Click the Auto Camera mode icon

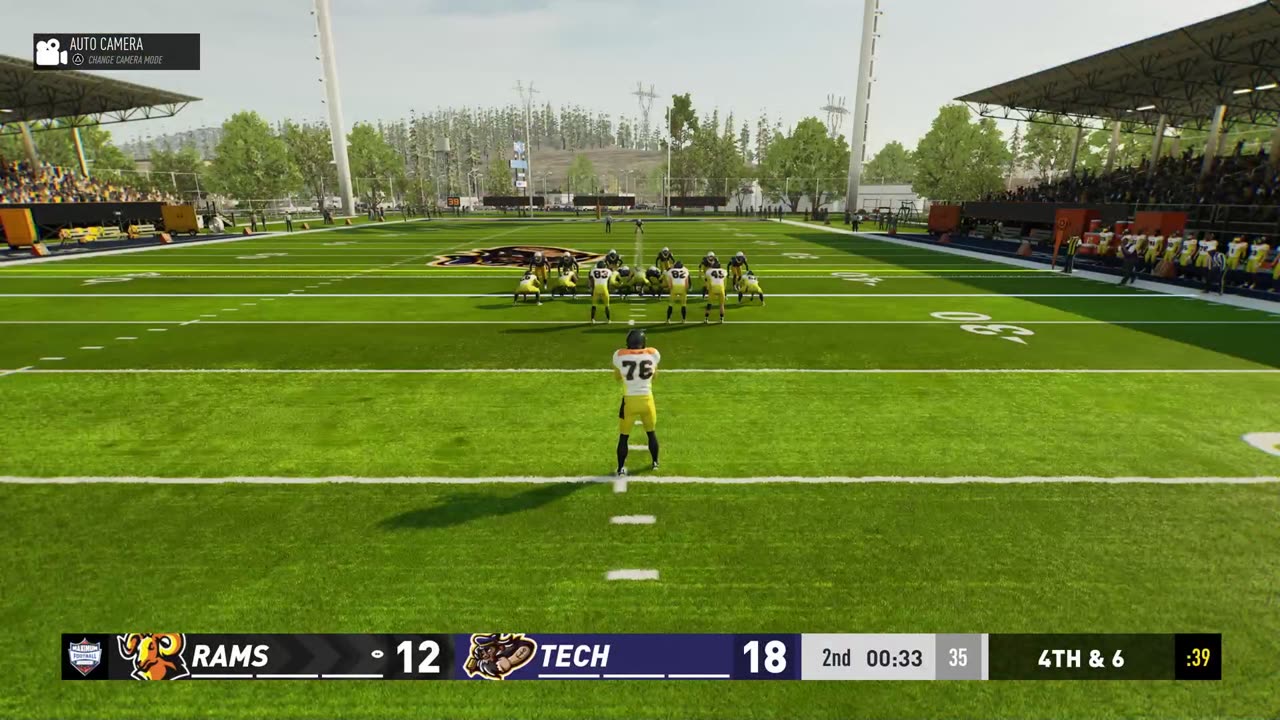[x=51, y=52]
